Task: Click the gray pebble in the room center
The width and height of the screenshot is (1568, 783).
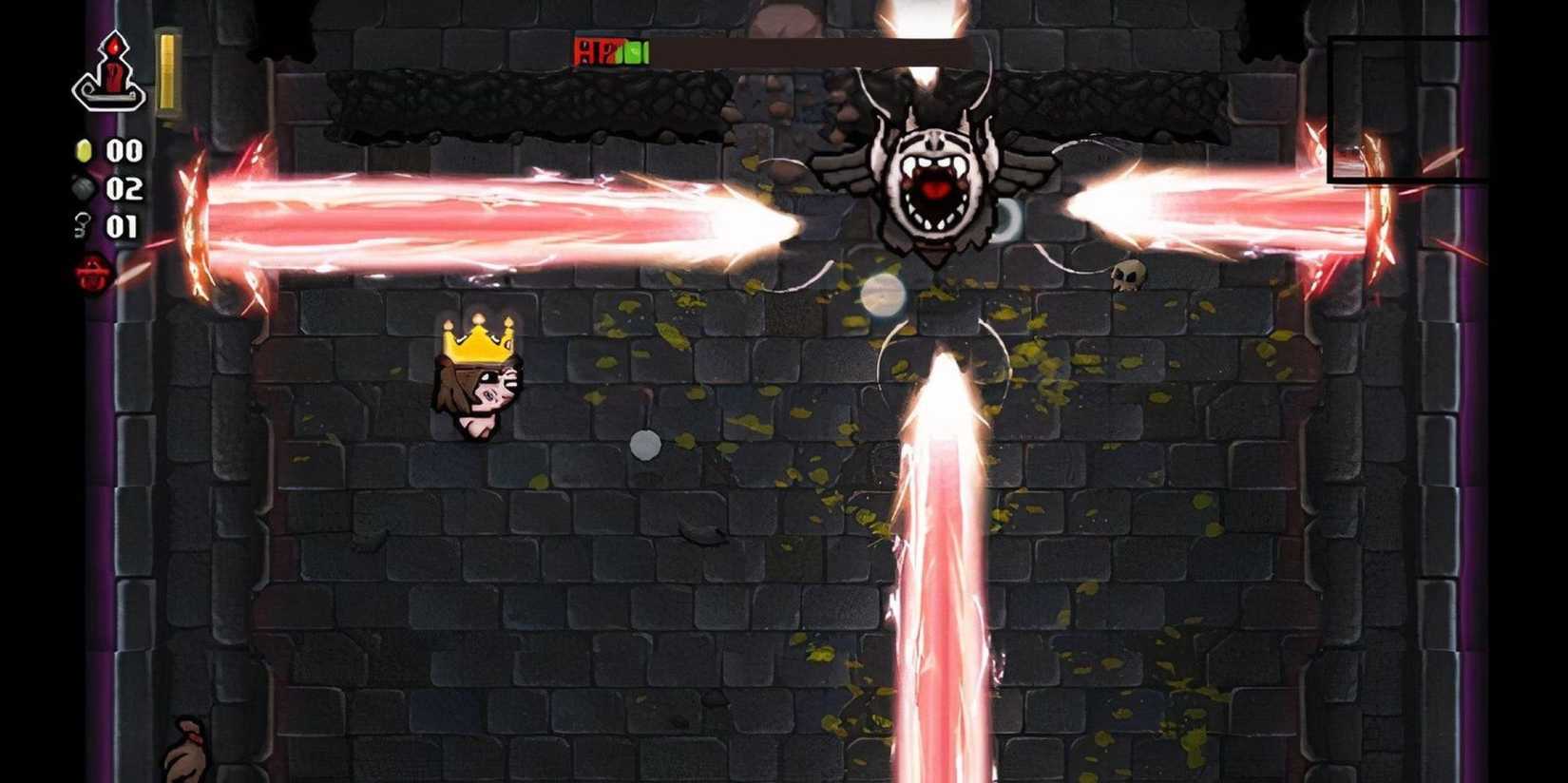Action: 645,446
